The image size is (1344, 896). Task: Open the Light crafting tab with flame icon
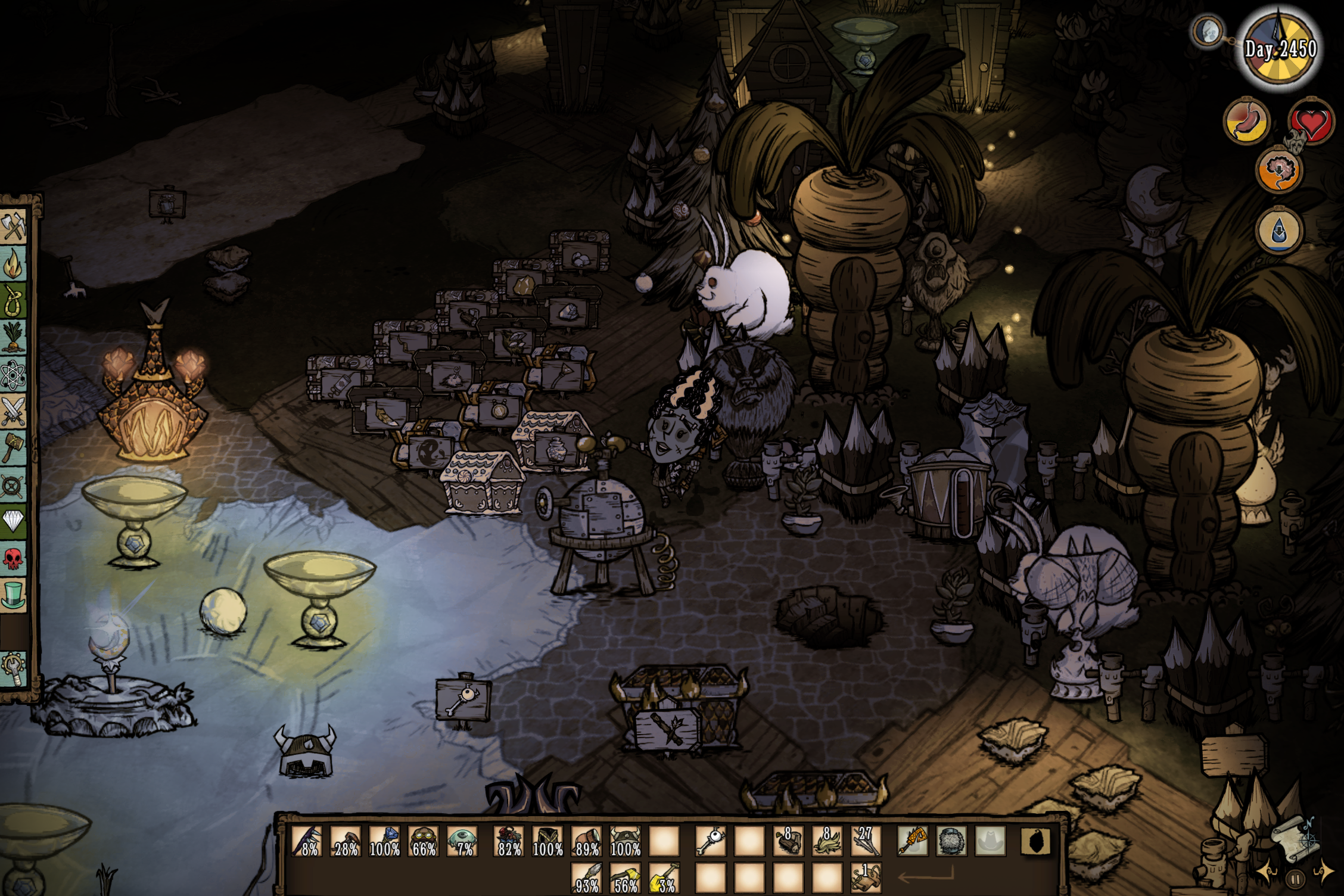(14, 263)
